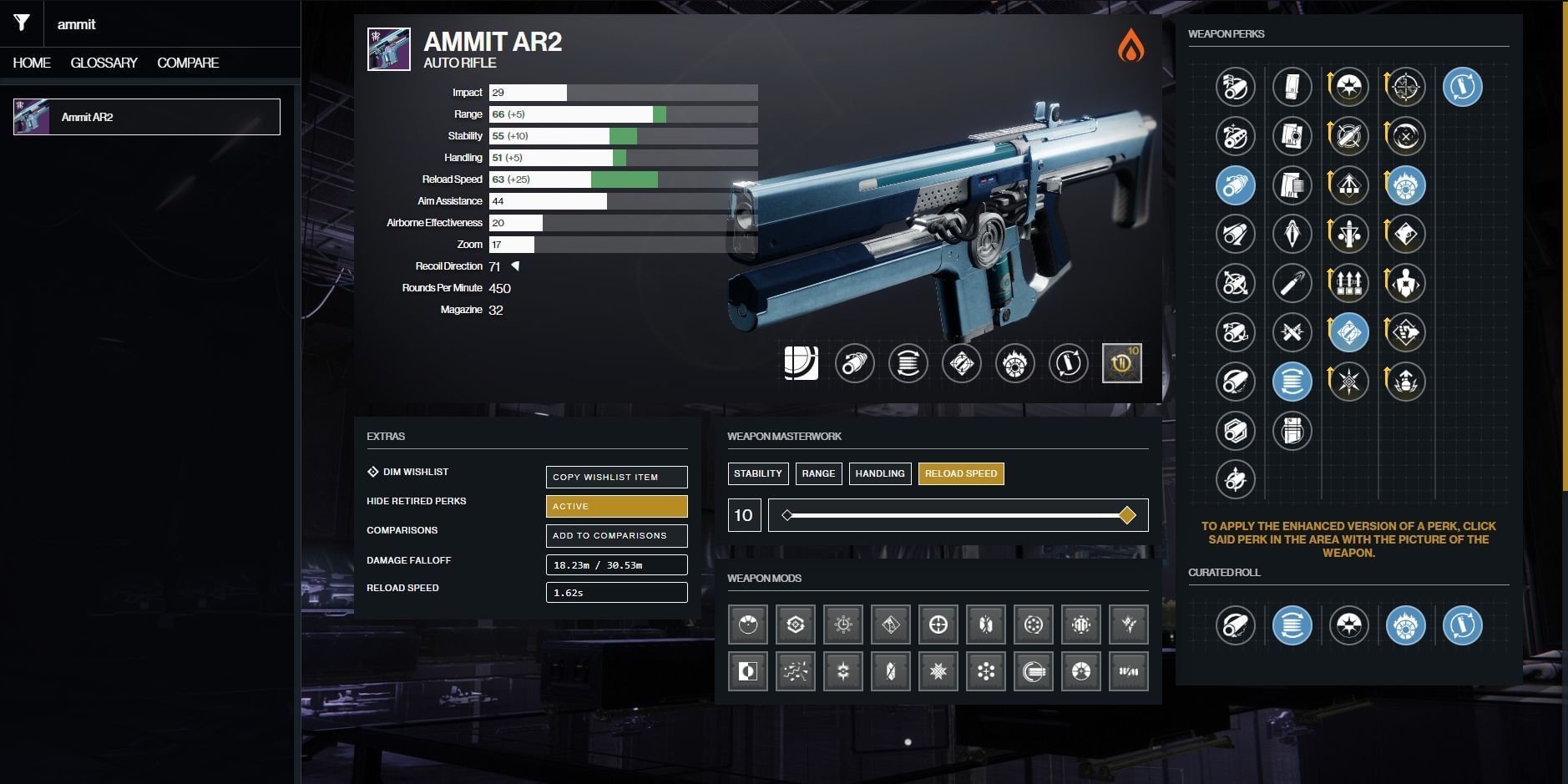Select the RELOAD SPEED masterwork option
1568x784 pixels.
(961, 473)
